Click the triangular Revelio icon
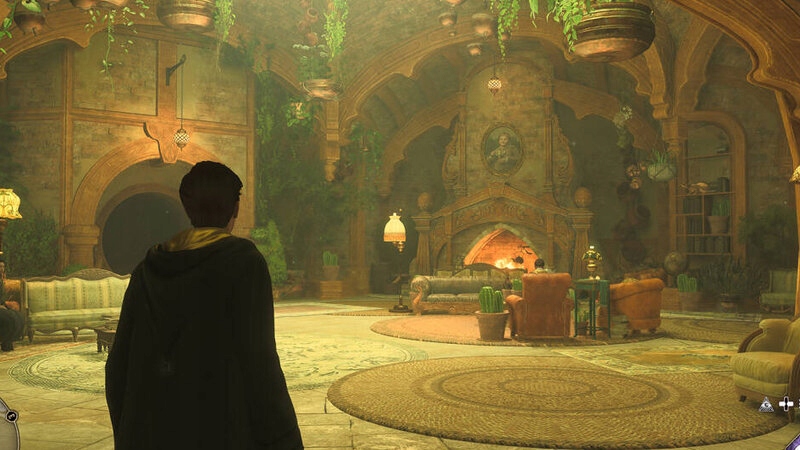The height and width of the screenshot is (450, 800). point(766,404)
